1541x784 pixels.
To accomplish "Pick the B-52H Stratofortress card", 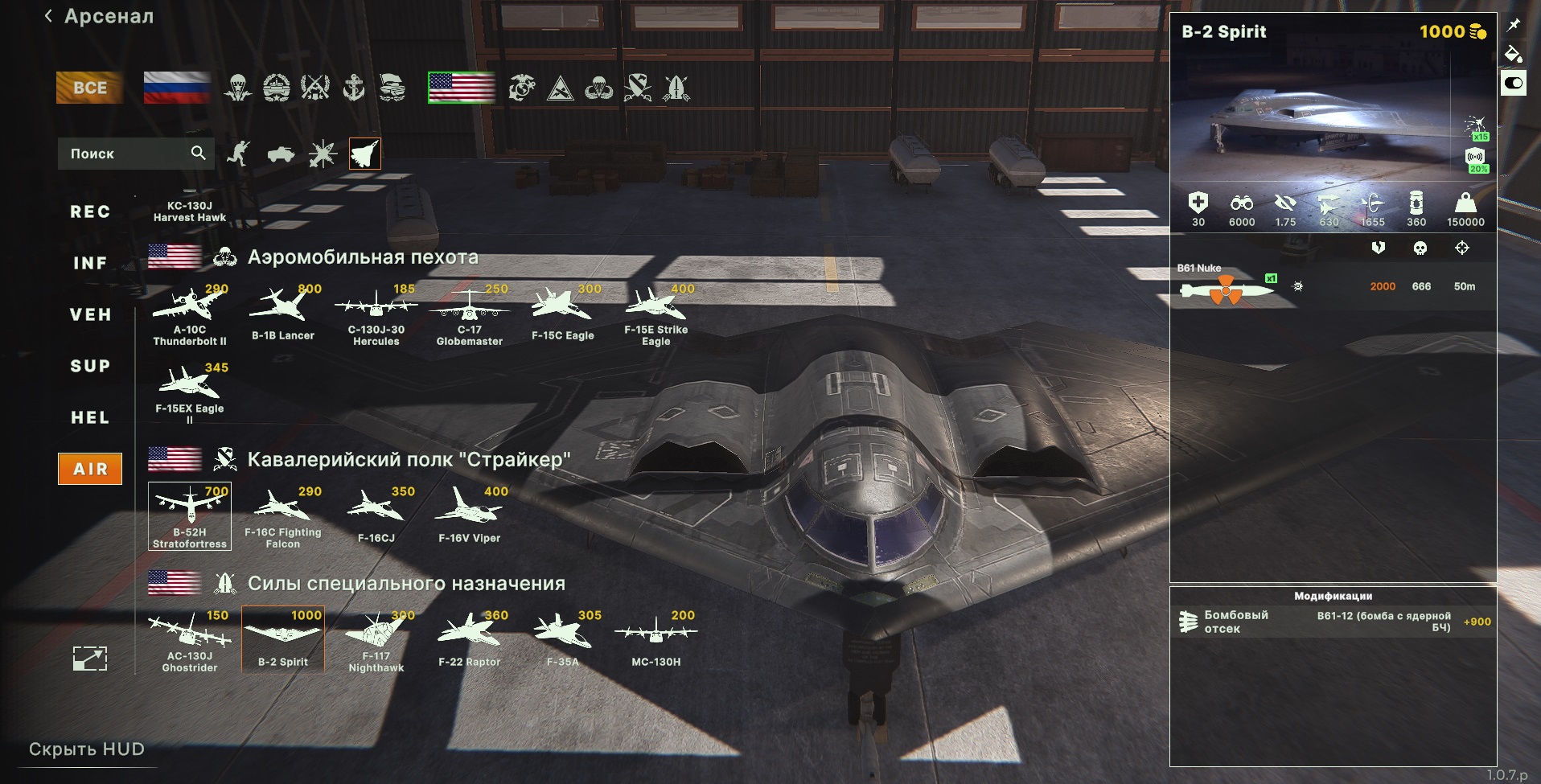I will (x=190, y=516).
